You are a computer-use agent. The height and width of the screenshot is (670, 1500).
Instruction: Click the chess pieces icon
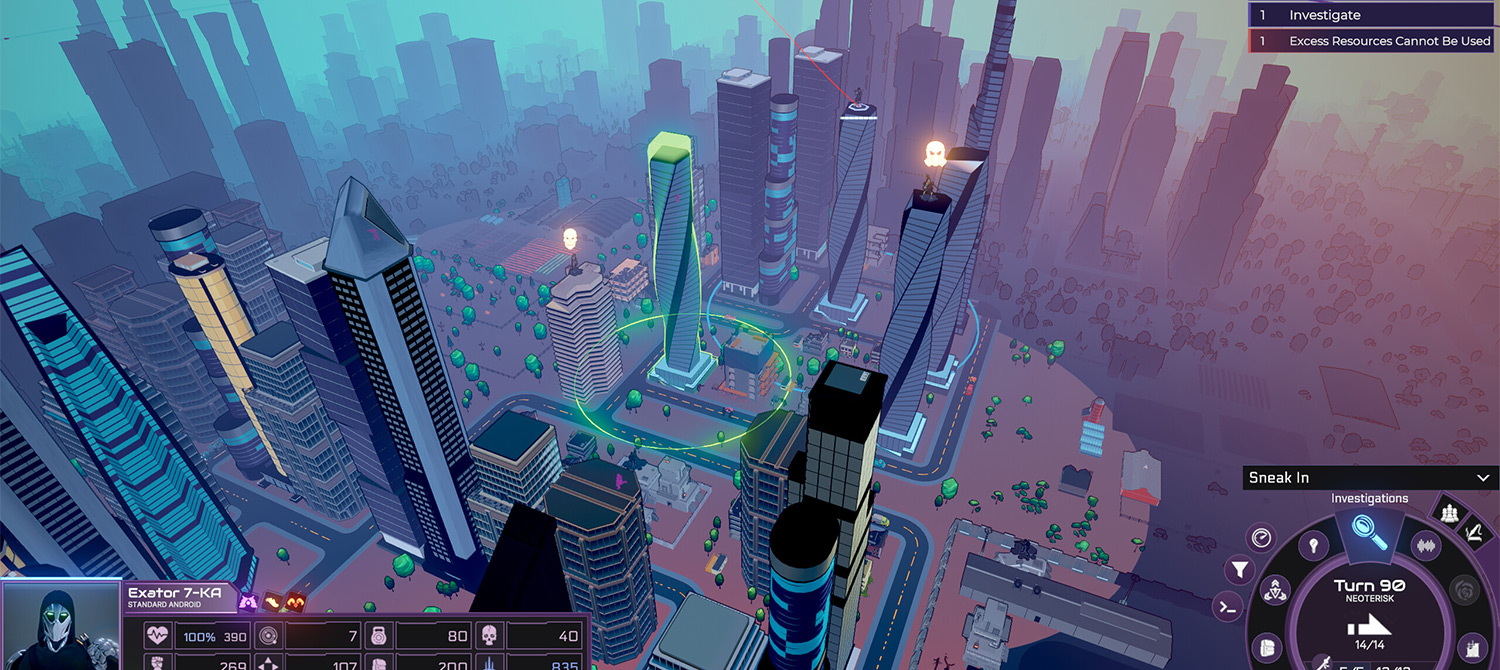[1449, 513]
